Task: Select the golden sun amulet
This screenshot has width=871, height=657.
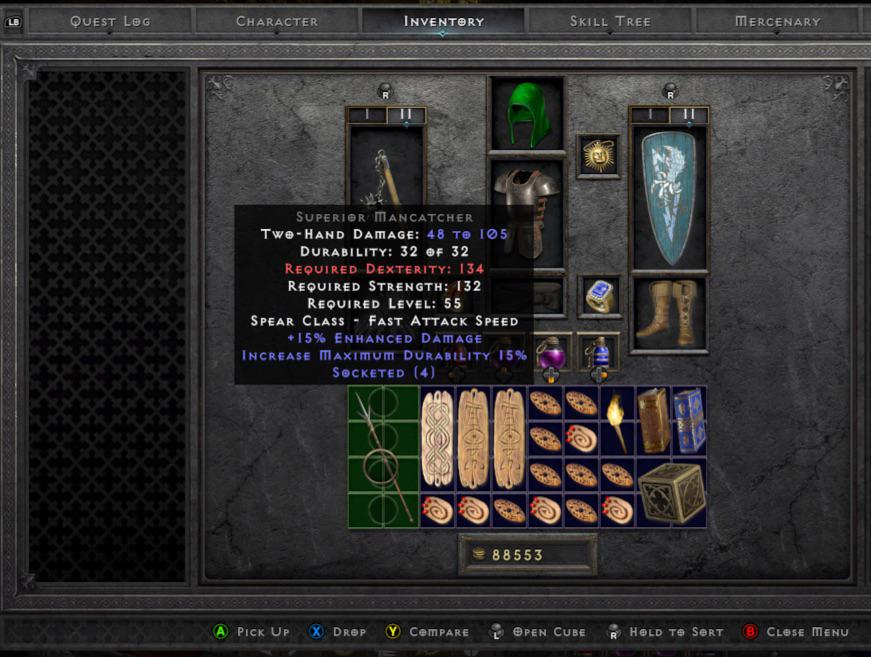Action: coord(598,156)
